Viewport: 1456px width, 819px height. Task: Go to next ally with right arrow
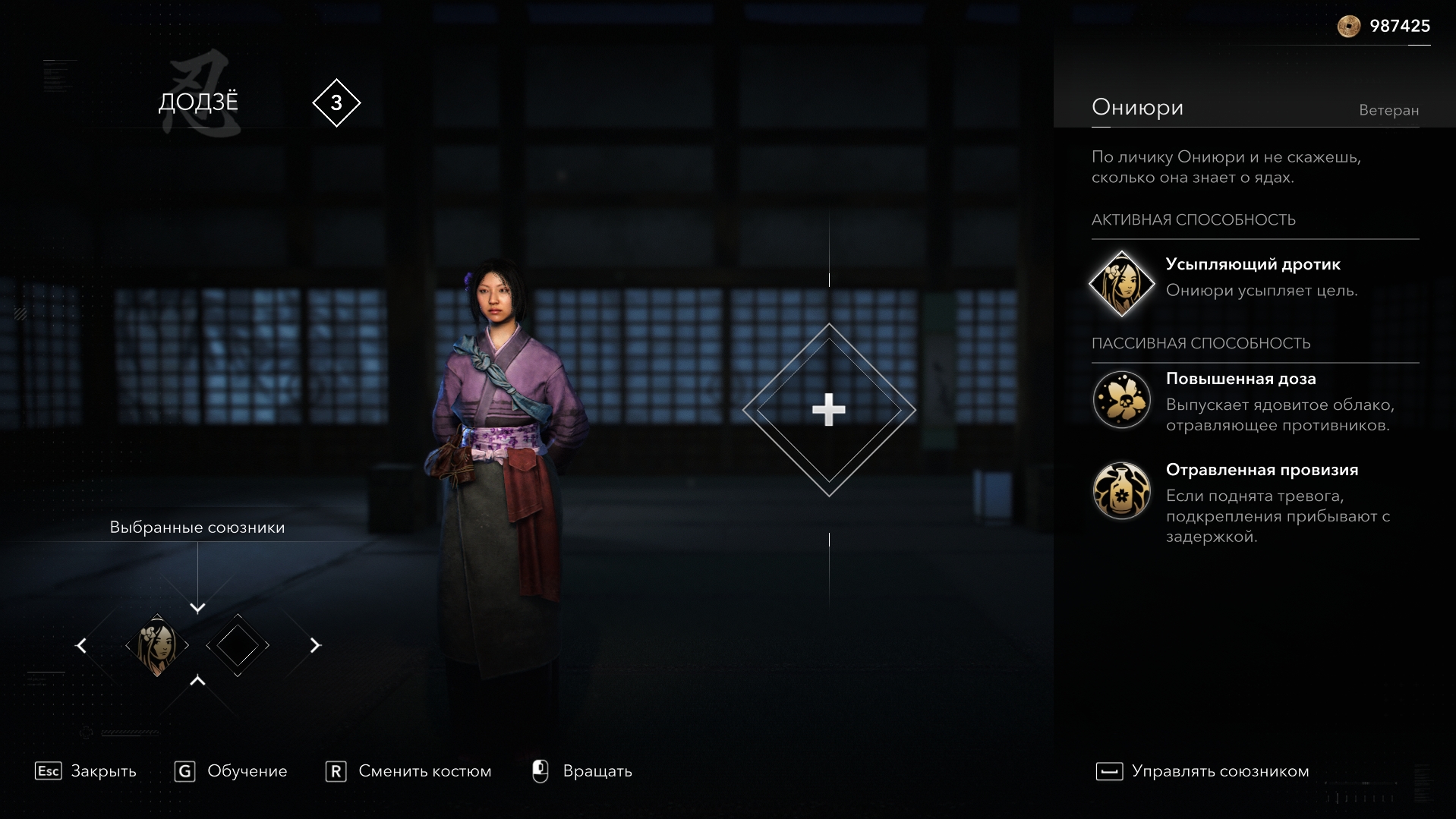point(315,646)
